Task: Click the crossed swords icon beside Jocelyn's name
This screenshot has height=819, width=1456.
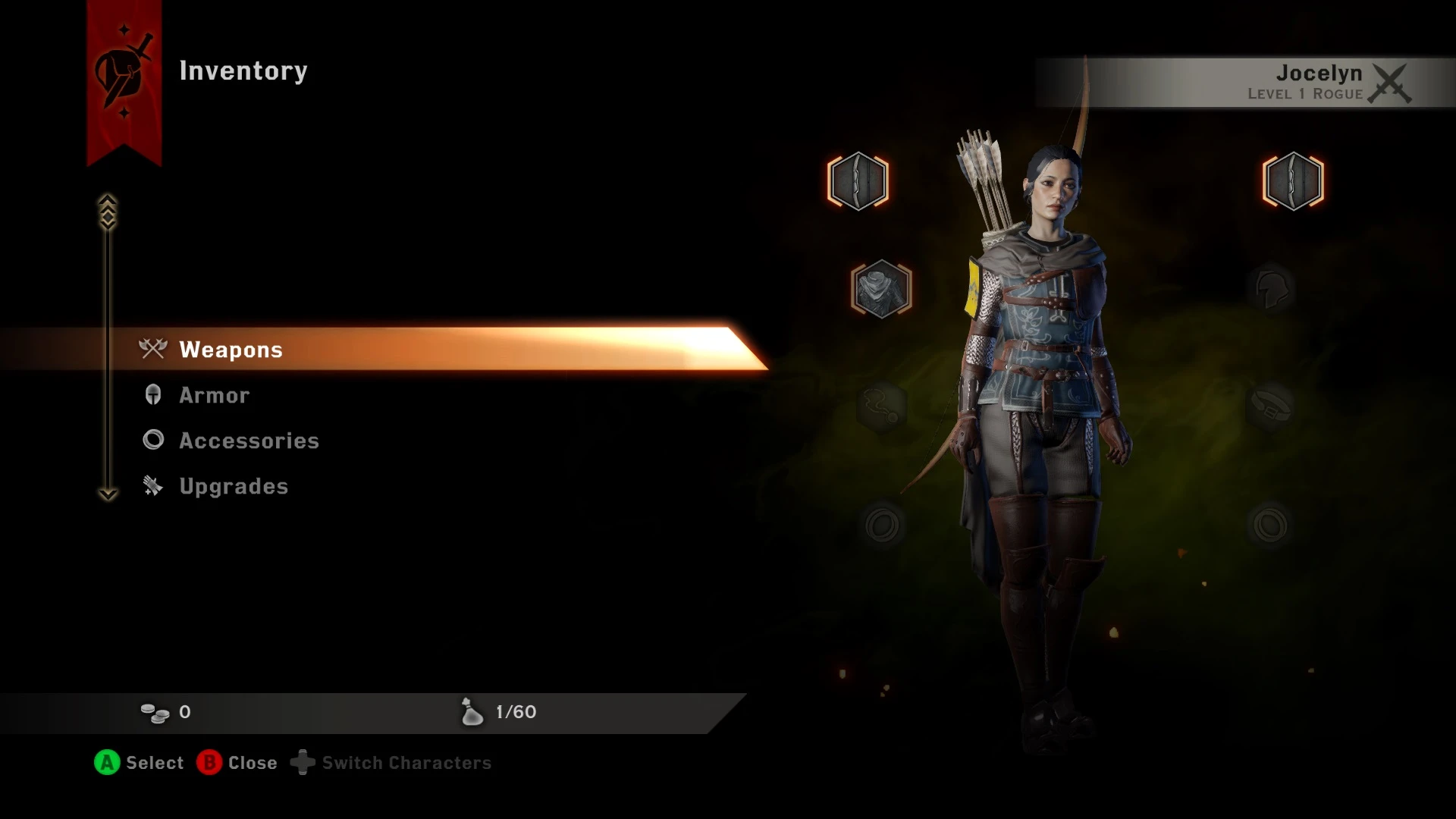Action: [x=1390, y=83]
